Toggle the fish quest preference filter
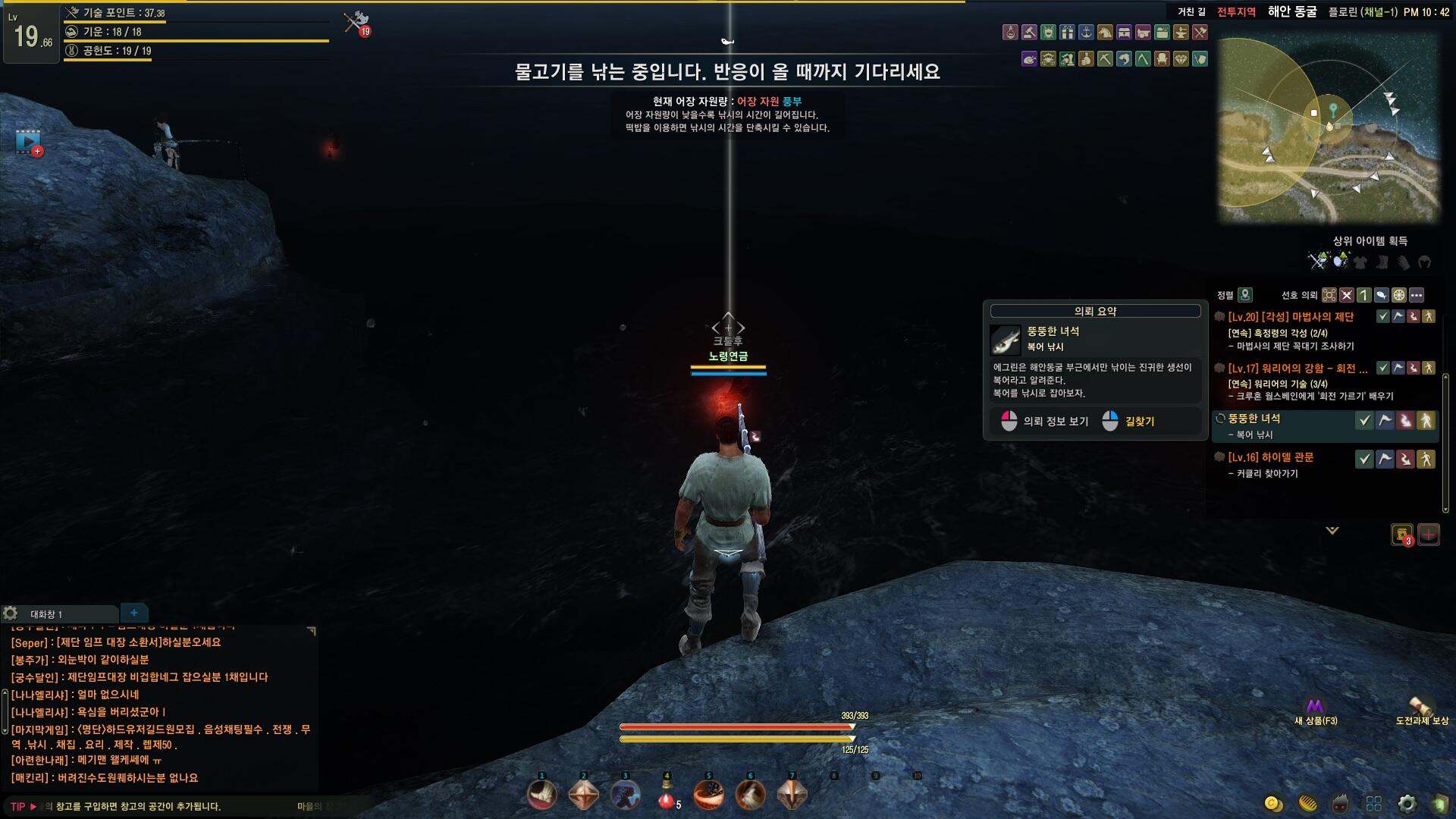1456x819 pixels. click(1382, 295)
